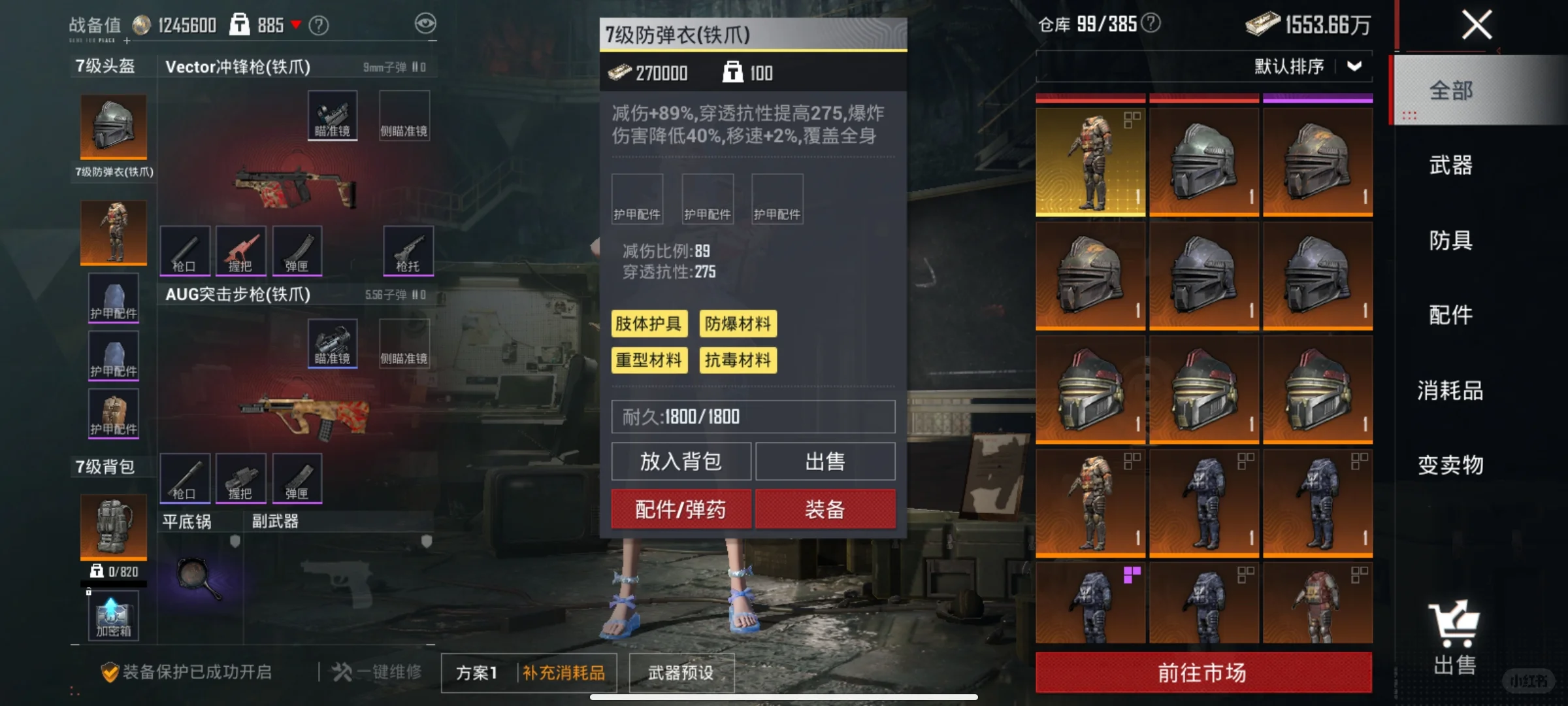The height and width of the screenshot is (706, 1568).
Task: Click the 一键维修 repair icon
Action: (x=342, y=672)
